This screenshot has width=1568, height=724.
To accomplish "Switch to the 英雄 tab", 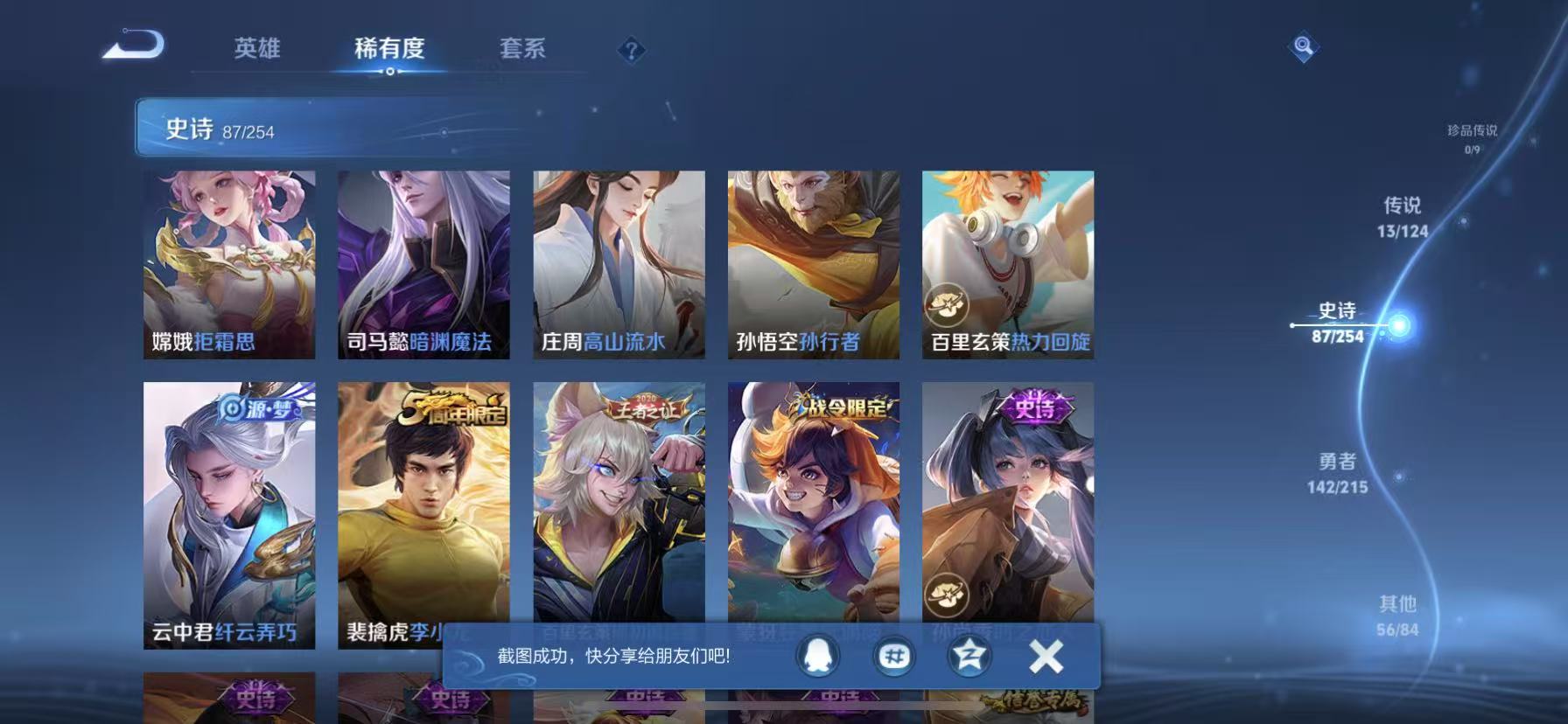I will (257, 50).
